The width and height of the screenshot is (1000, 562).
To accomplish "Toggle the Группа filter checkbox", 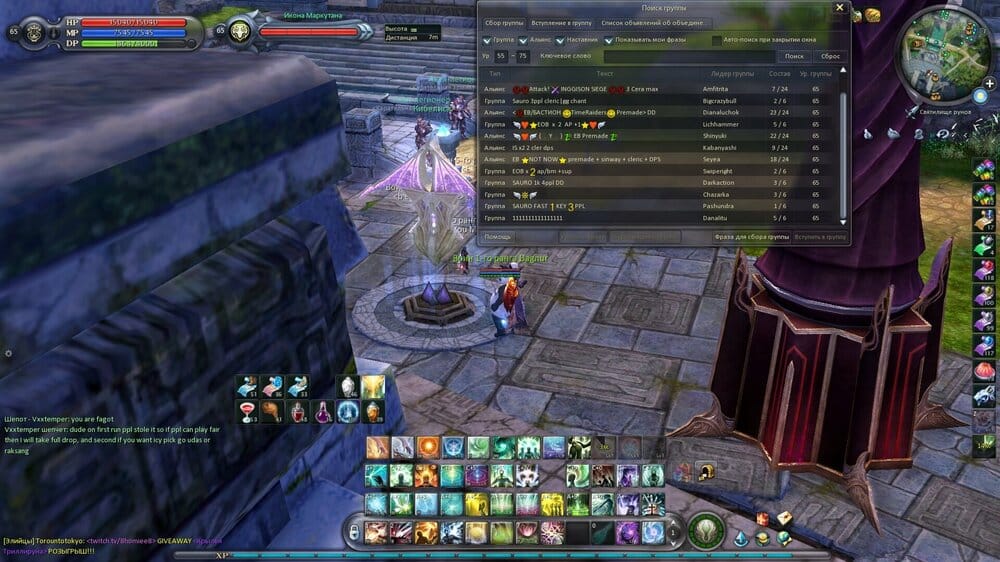I will [487, 40].
